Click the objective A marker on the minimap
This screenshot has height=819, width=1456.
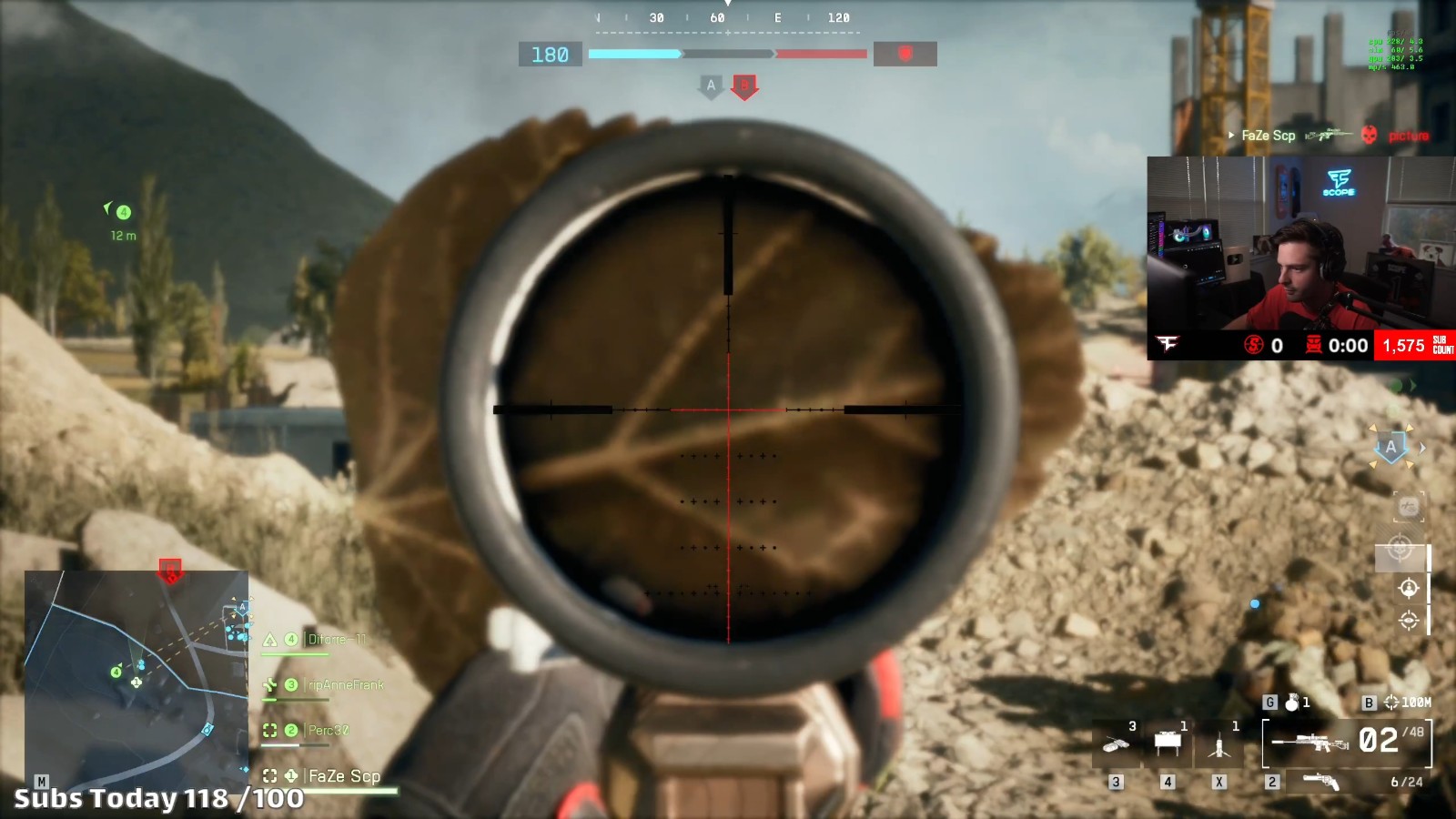[x=242, y=607]
